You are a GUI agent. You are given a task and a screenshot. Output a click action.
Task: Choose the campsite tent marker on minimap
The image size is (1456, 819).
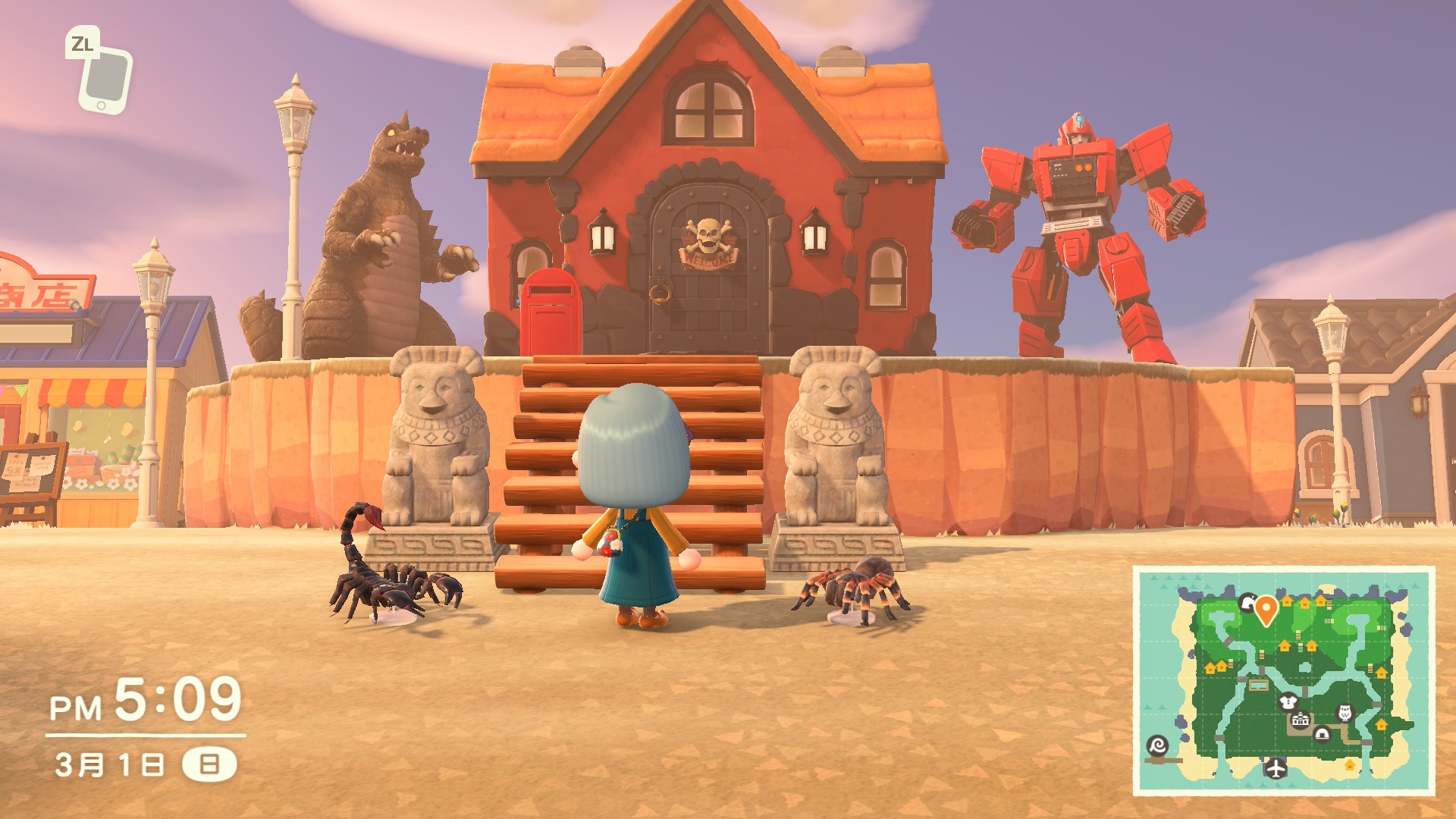point(1322,733)
